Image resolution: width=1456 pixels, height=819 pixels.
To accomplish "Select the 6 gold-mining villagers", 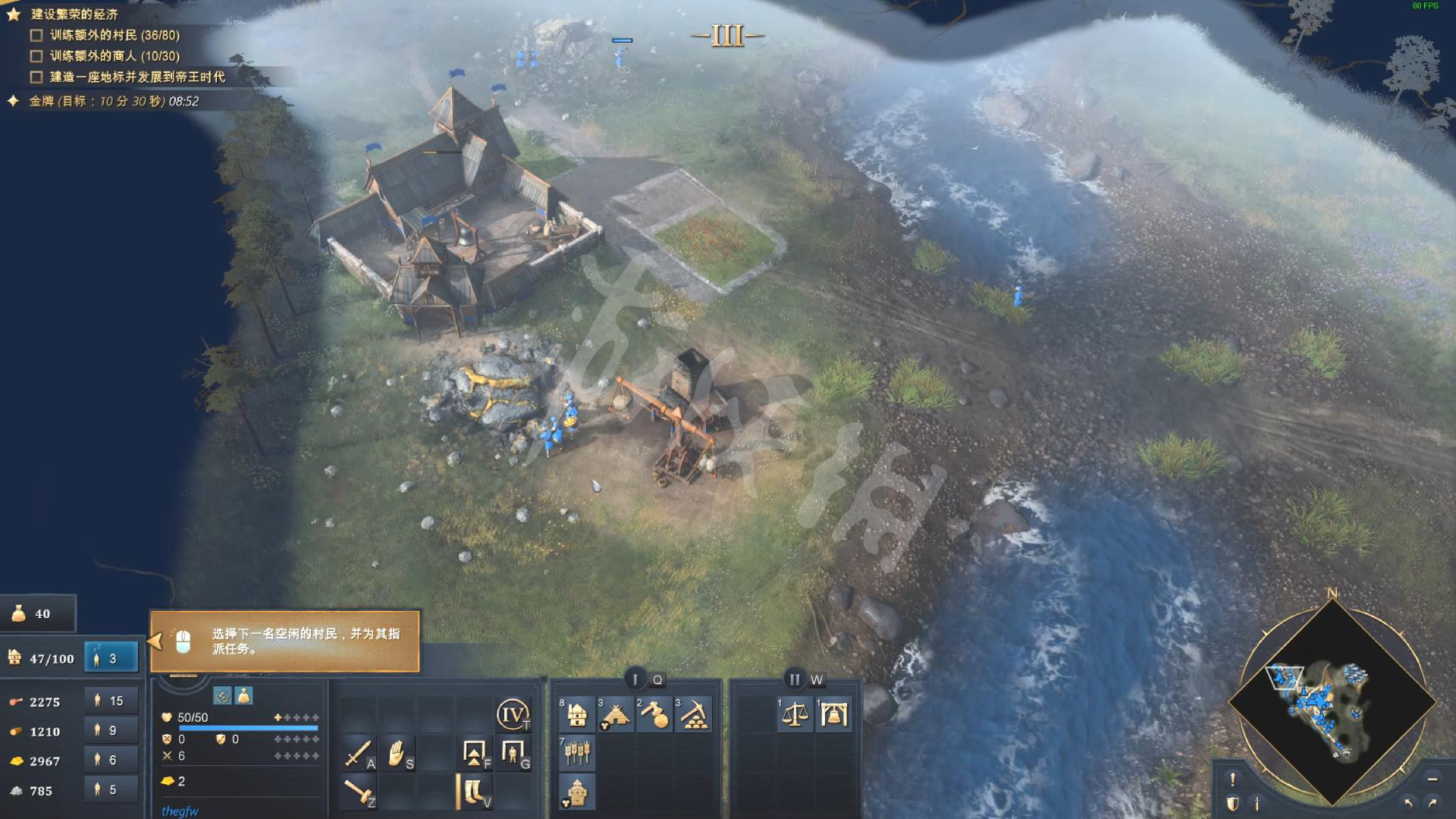I will [111, 760].
